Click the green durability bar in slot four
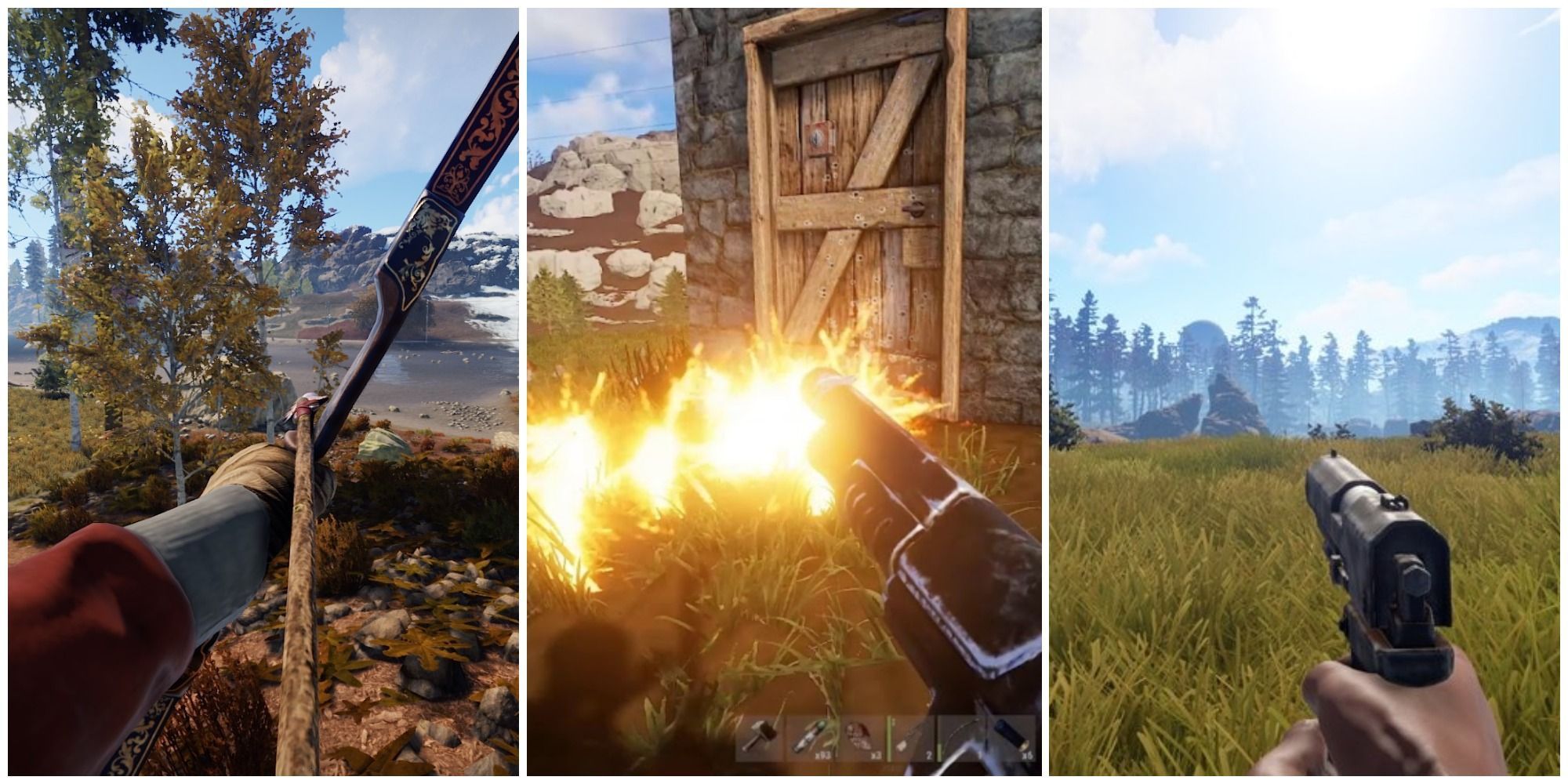This screenshot has height=784, width=1568. click(891, 737)
